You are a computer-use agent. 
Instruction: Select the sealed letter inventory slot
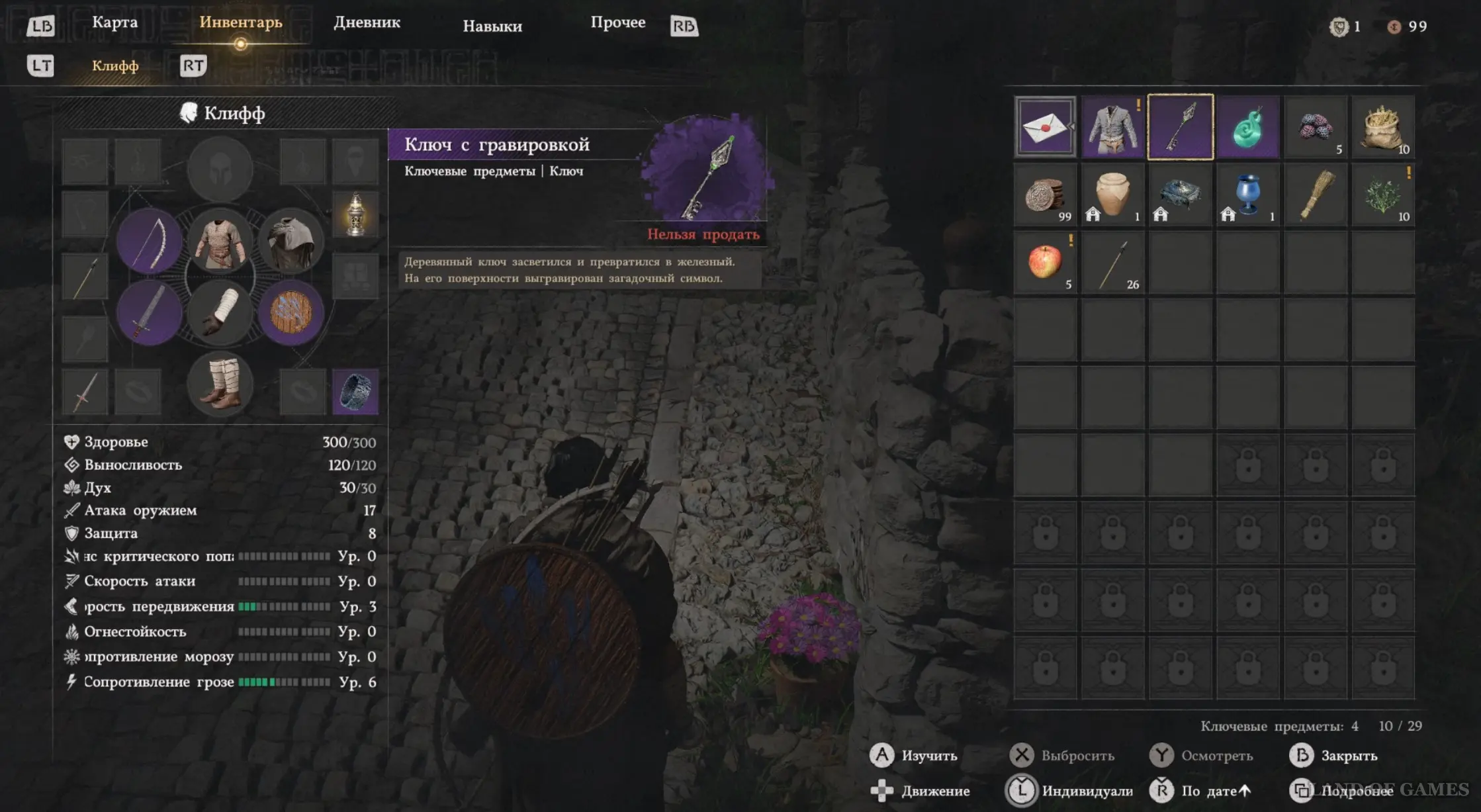pos(1045,127)
